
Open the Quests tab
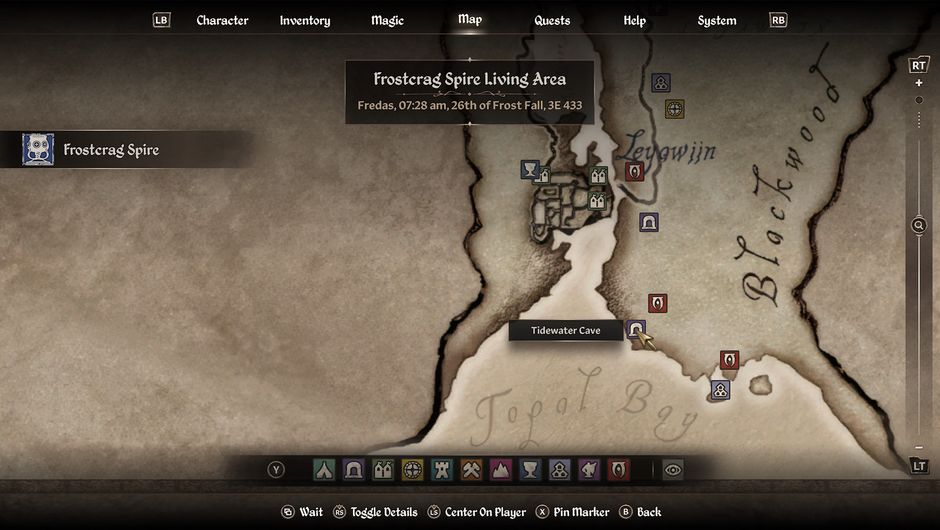(552, 20)
